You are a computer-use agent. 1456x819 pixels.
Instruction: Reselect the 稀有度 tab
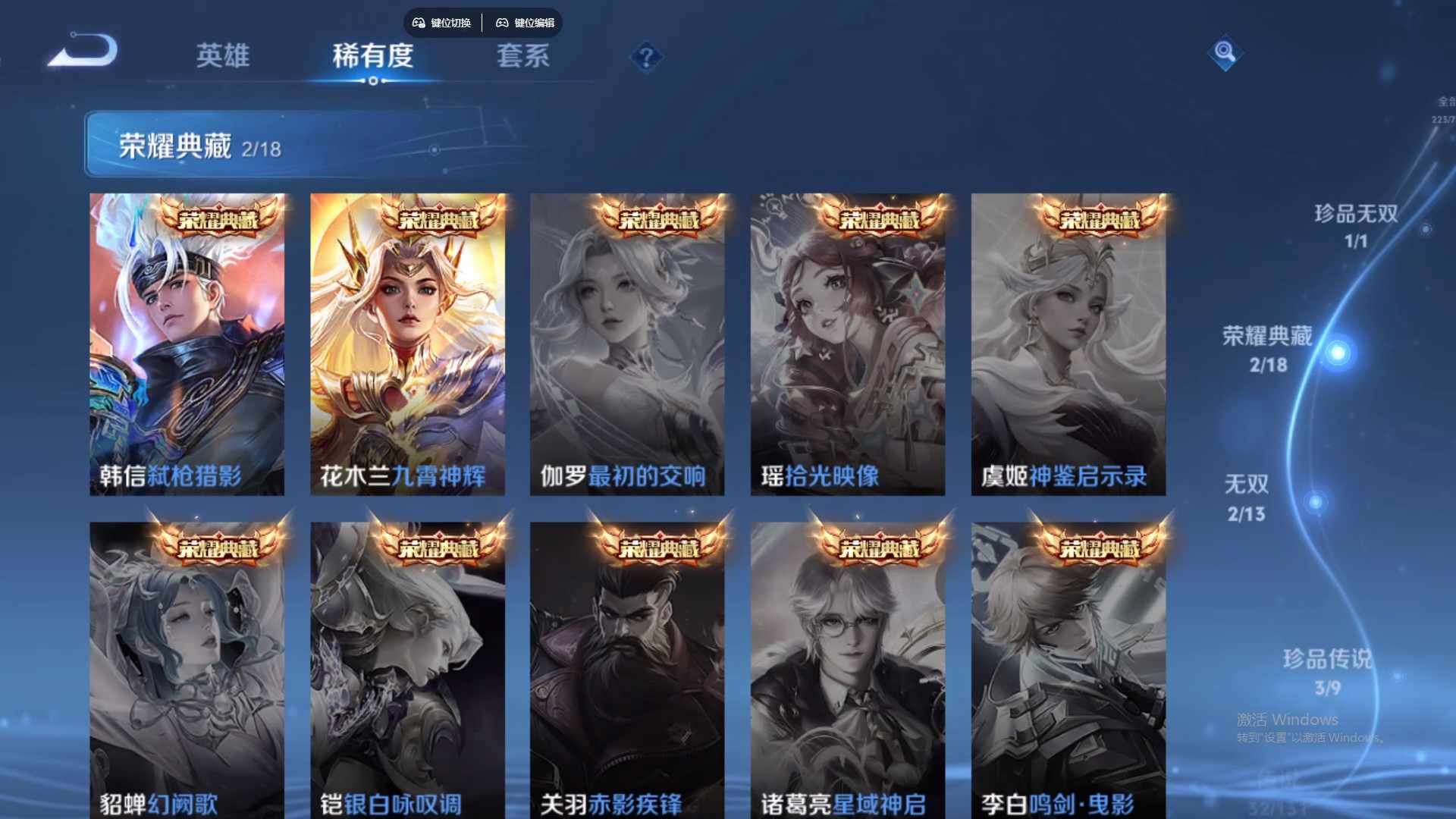[372, 56]
